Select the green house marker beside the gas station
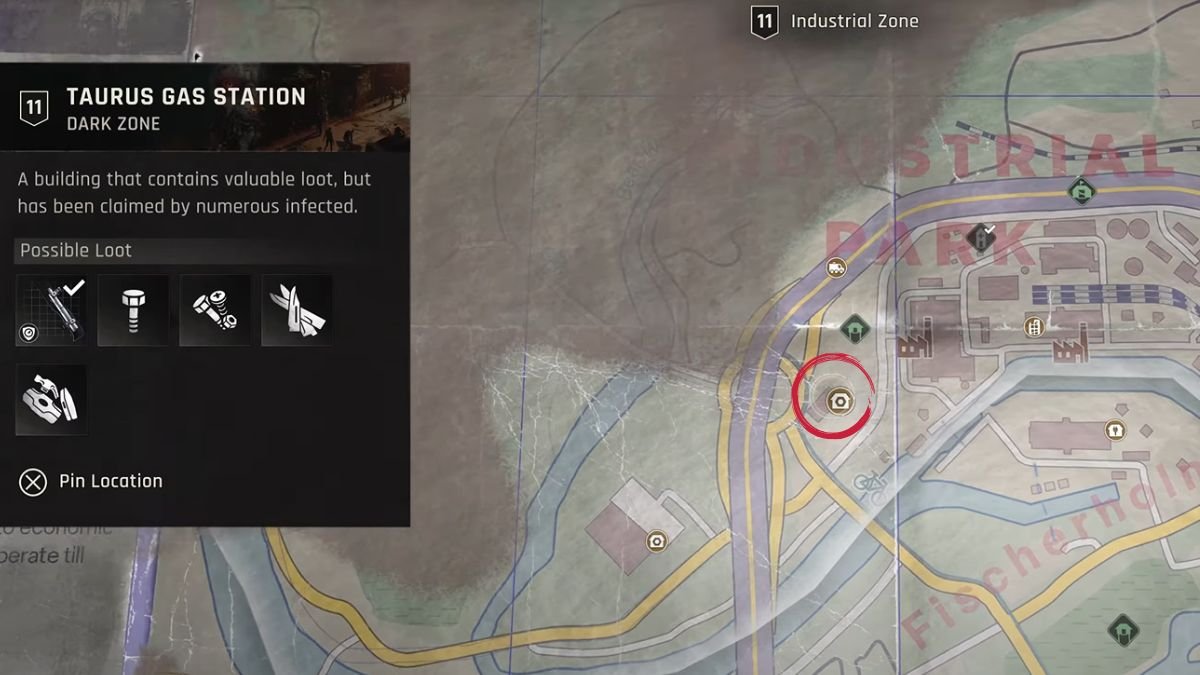1200x675 pixels. point(853,328)
